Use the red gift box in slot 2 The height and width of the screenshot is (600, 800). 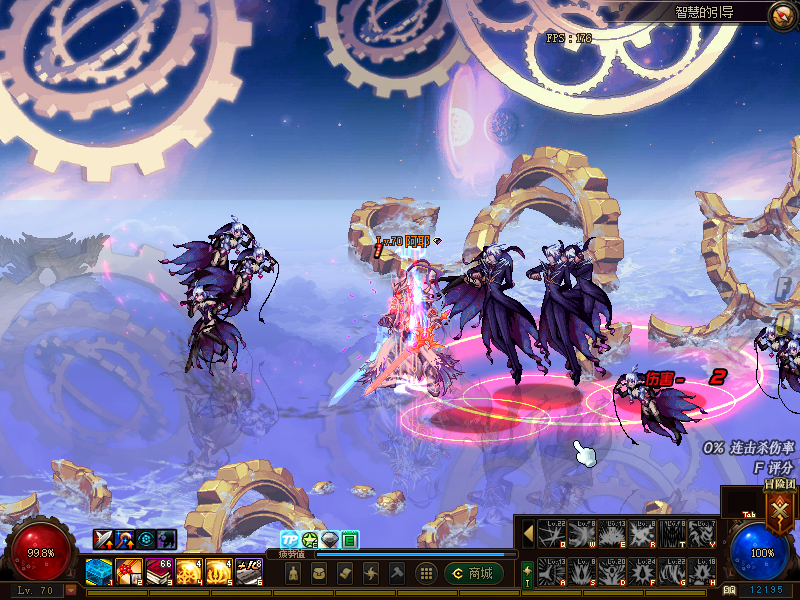[128, 571]
